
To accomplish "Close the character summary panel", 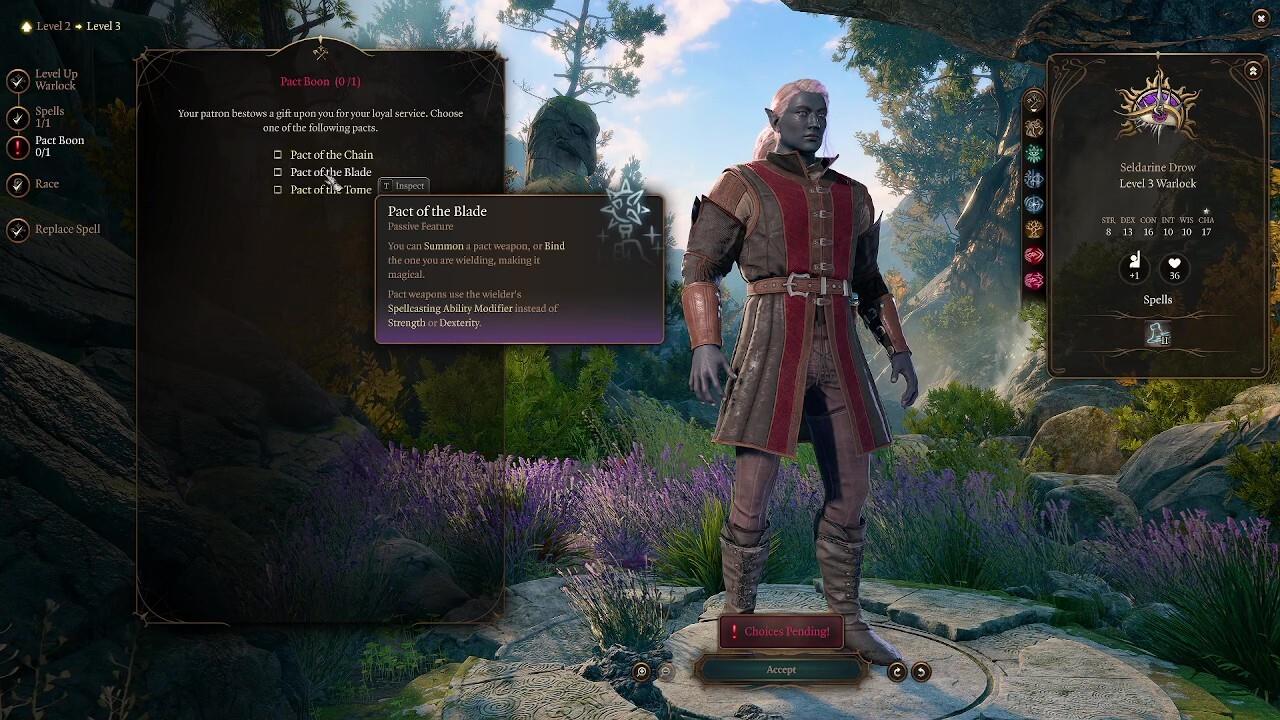I will (1253, 71).
